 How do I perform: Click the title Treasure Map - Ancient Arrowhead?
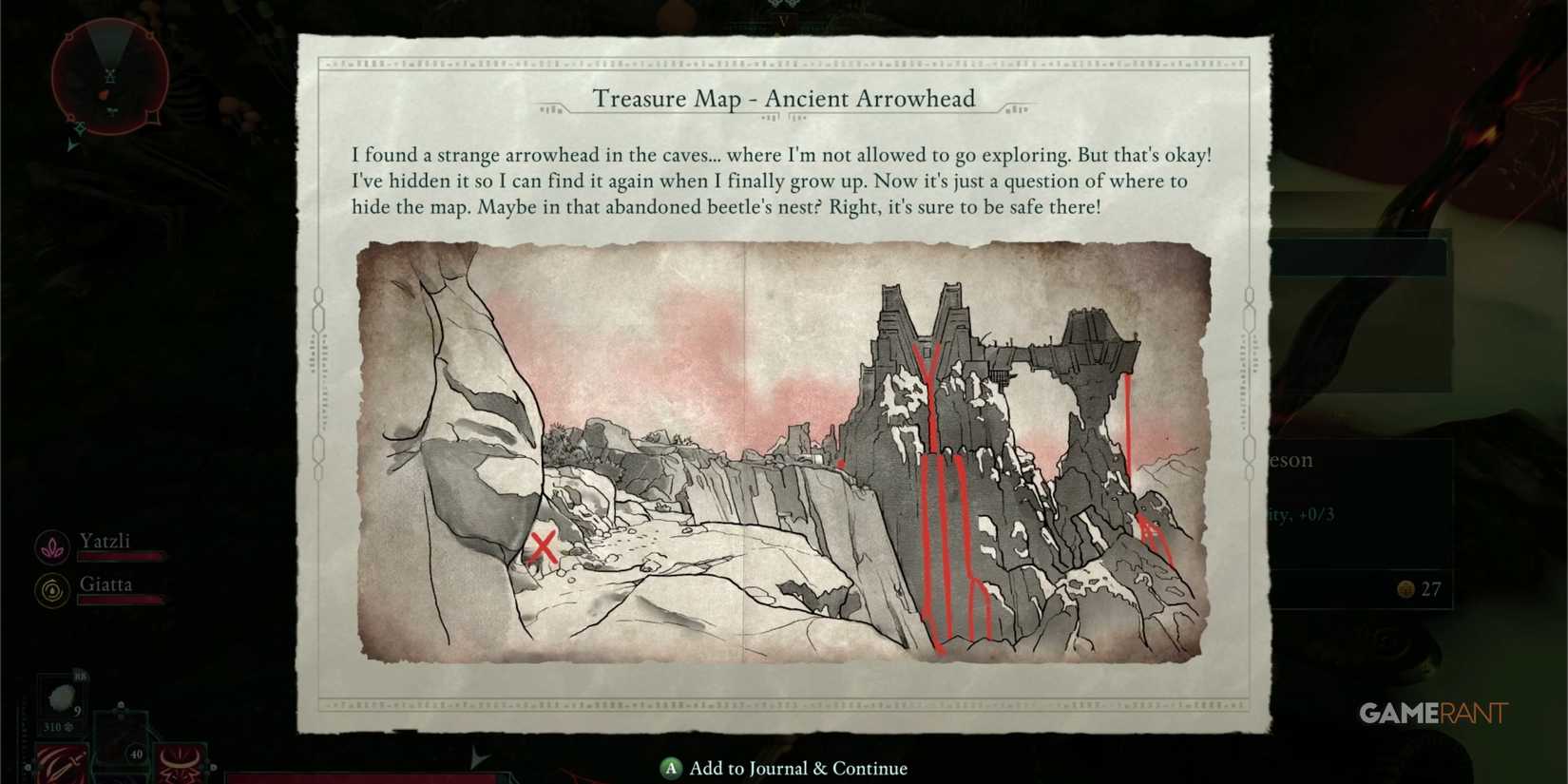785,99
